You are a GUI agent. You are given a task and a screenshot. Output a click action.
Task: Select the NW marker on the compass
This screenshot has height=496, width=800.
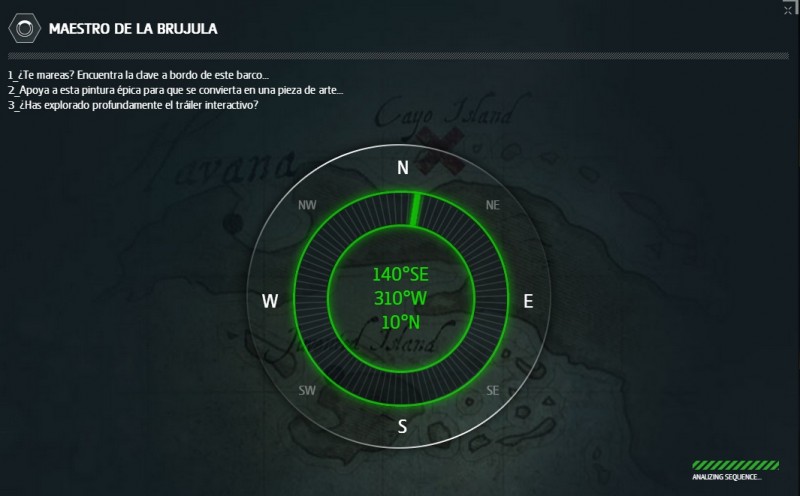click(307, 206)
